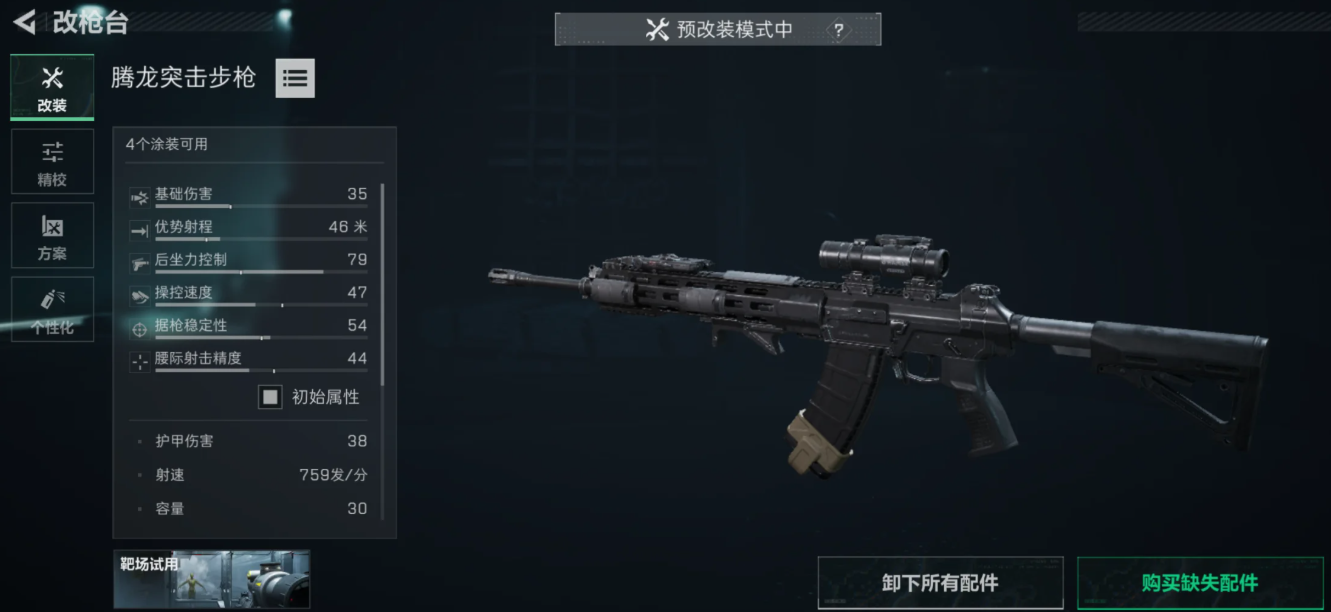Show help for 预改装模式中

pos(838,30)
